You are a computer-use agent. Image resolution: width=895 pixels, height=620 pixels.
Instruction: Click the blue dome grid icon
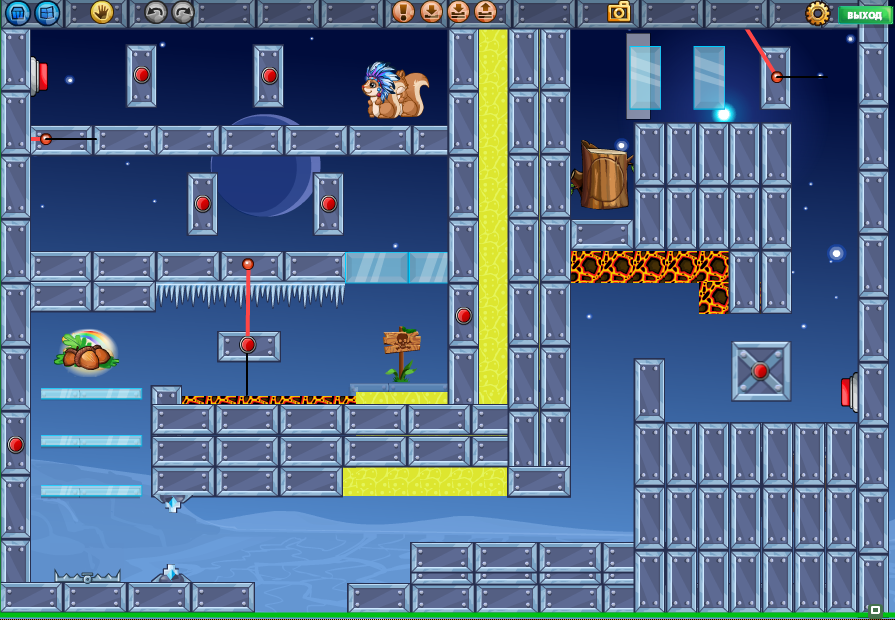[18, 13]
